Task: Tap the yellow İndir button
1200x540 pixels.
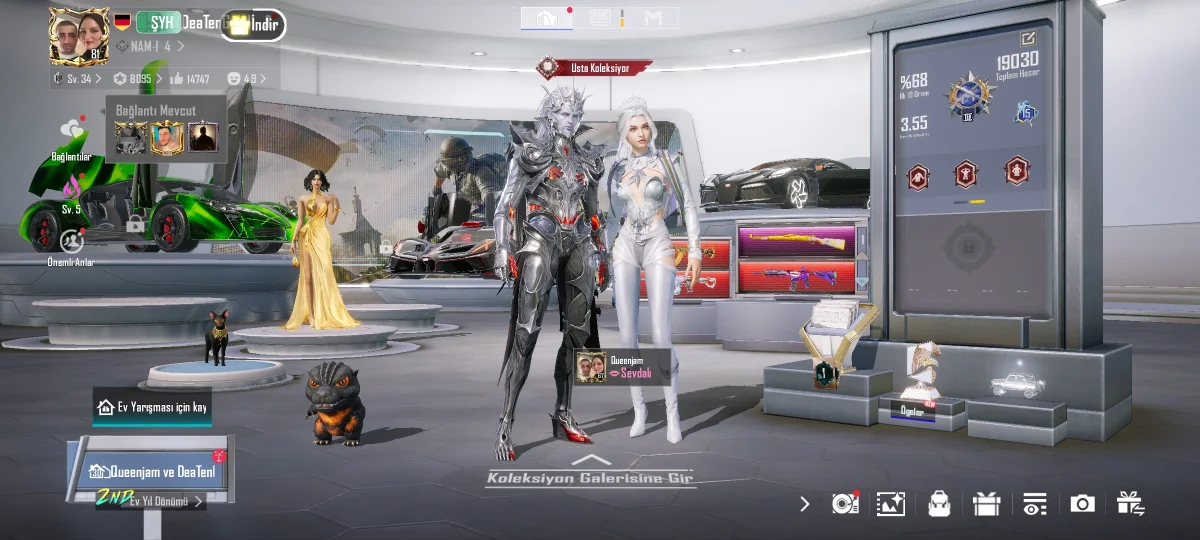Action: (254, 25)
